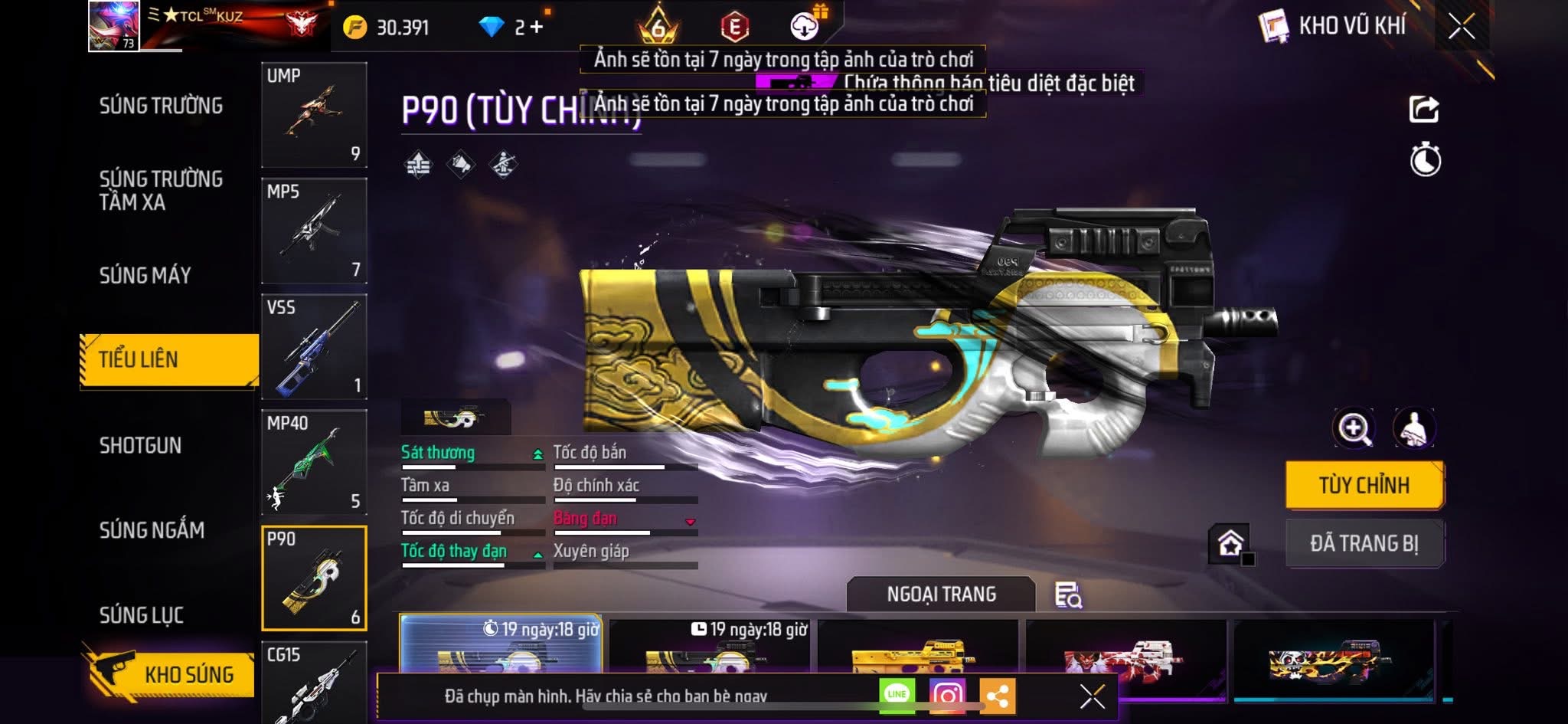Select the MP40 weapon tile

[x=314, y=462]
